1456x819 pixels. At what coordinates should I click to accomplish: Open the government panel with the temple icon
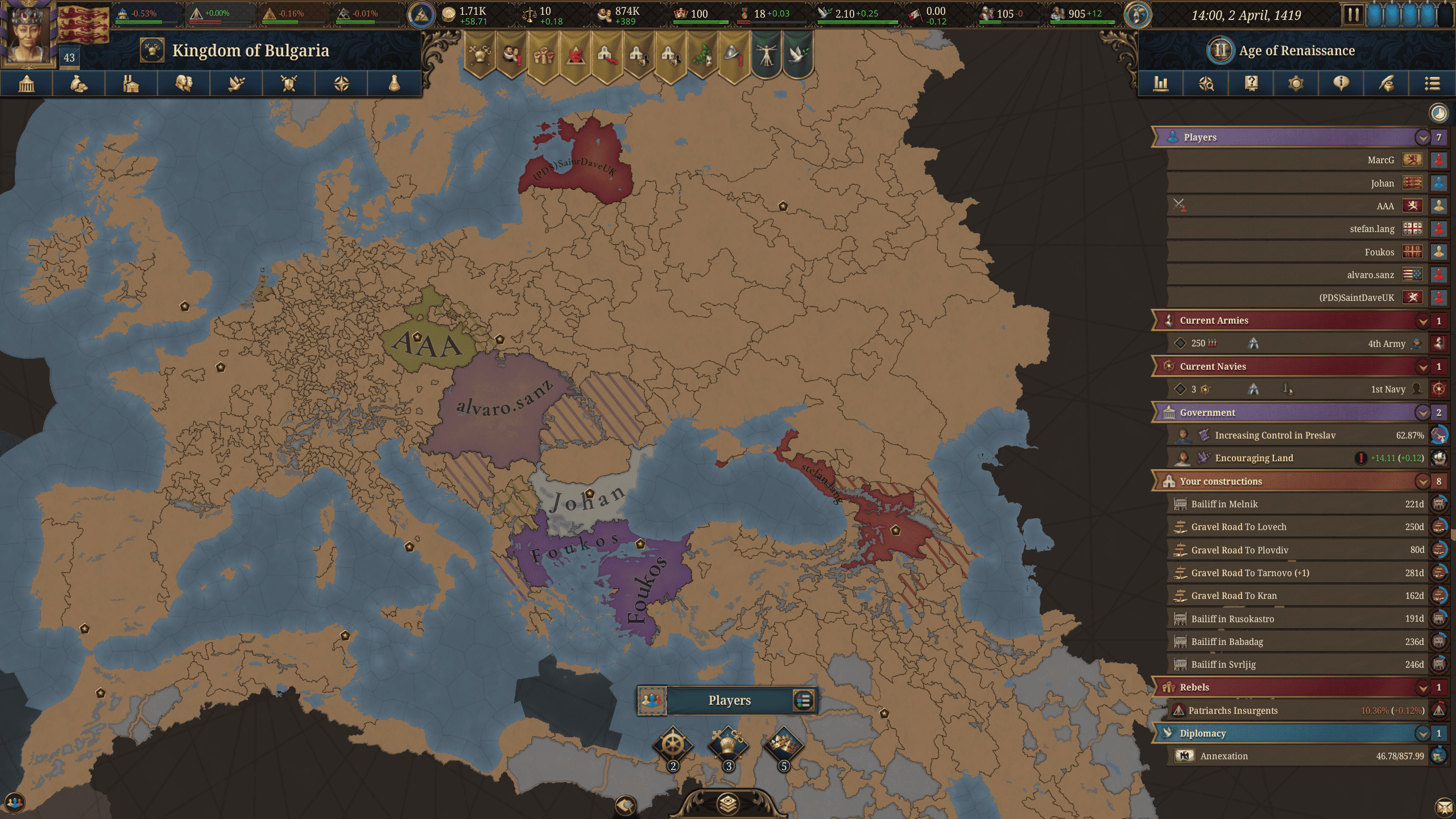tap(27, 84)
